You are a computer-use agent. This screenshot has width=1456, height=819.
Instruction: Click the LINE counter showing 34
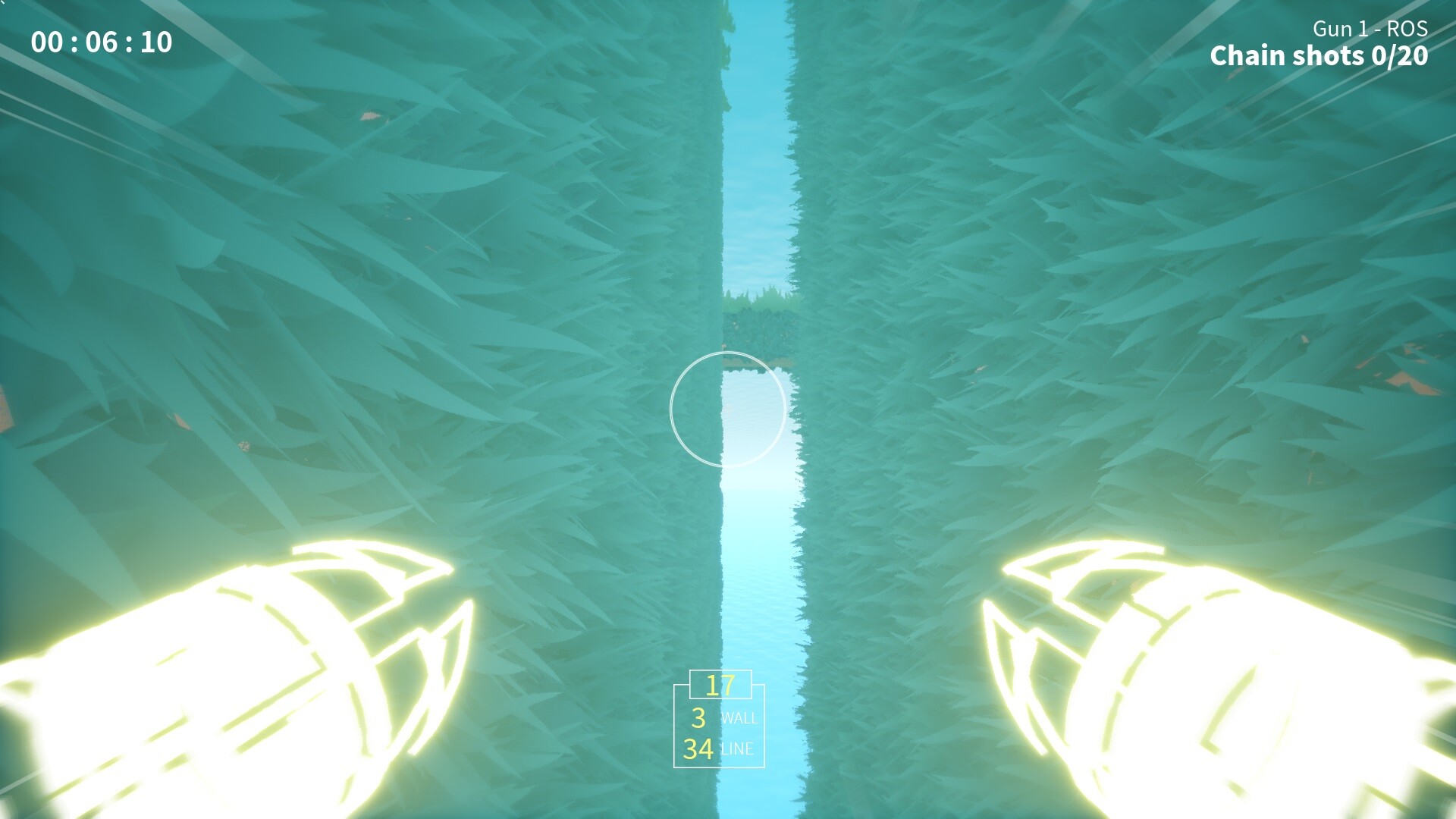tap(718, 751)
